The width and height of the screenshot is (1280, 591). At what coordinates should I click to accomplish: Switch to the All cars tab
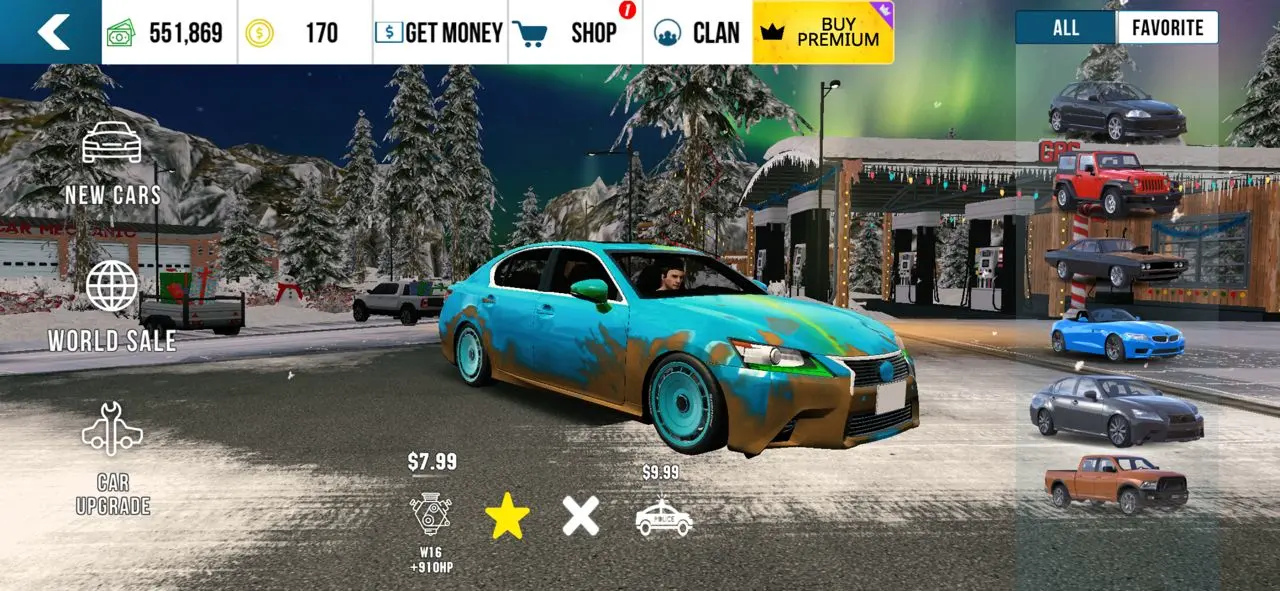[1065, 28]
